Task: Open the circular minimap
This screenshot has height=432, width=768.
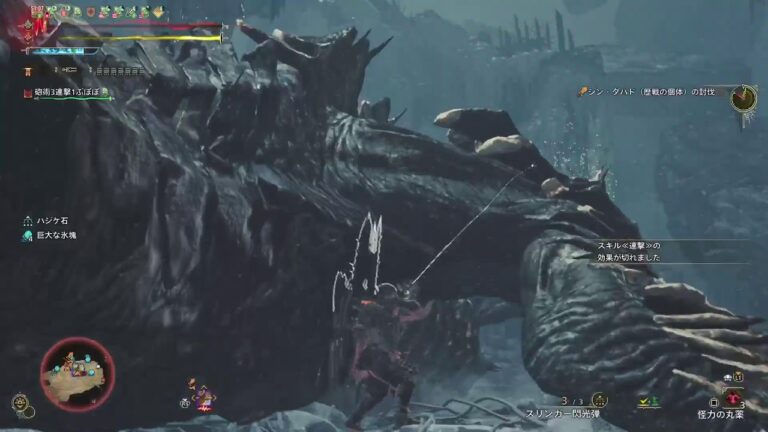Action: [77, 374]
